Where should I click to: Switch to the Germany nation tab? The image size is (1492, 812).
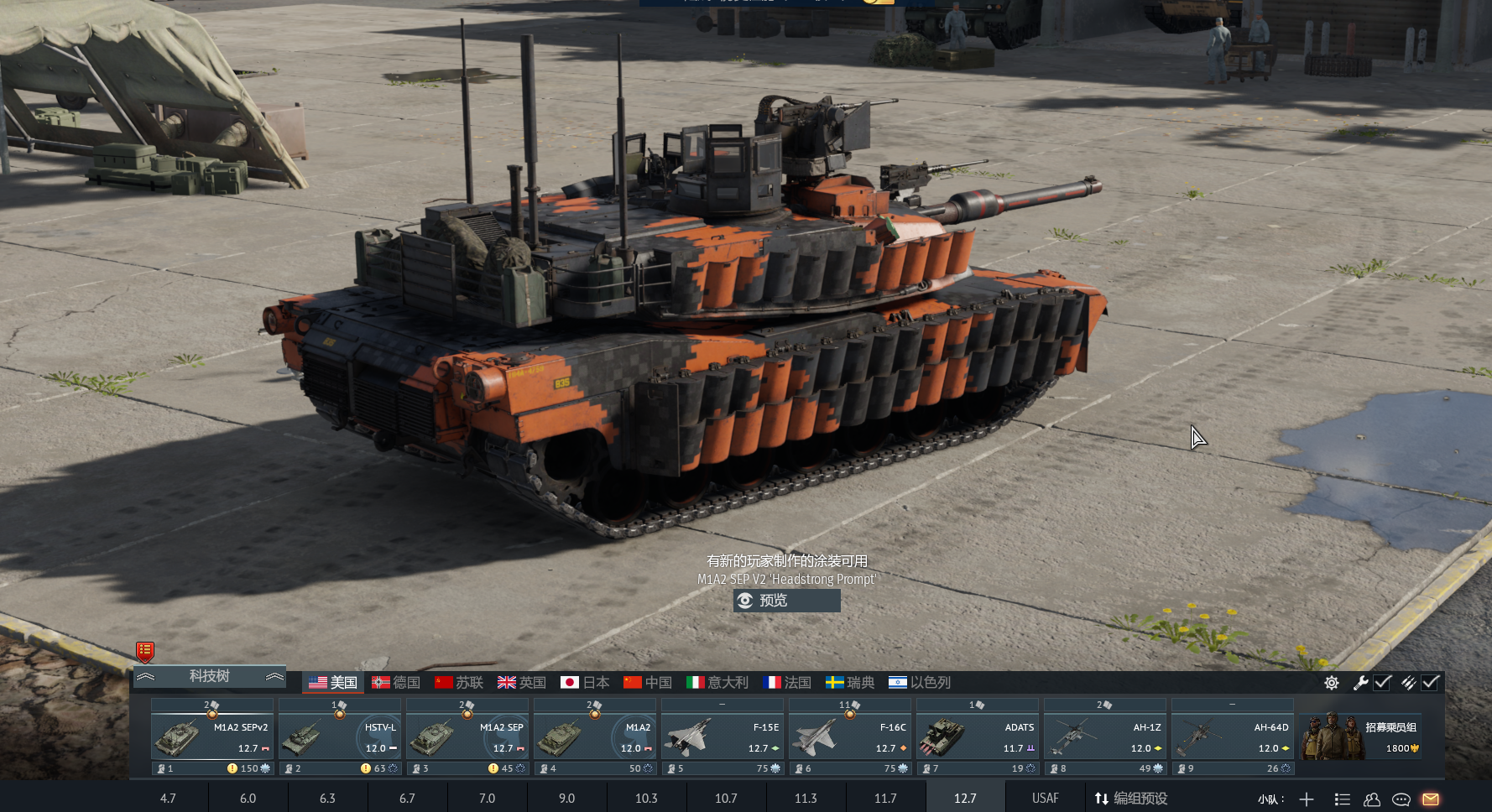(396, 683)
